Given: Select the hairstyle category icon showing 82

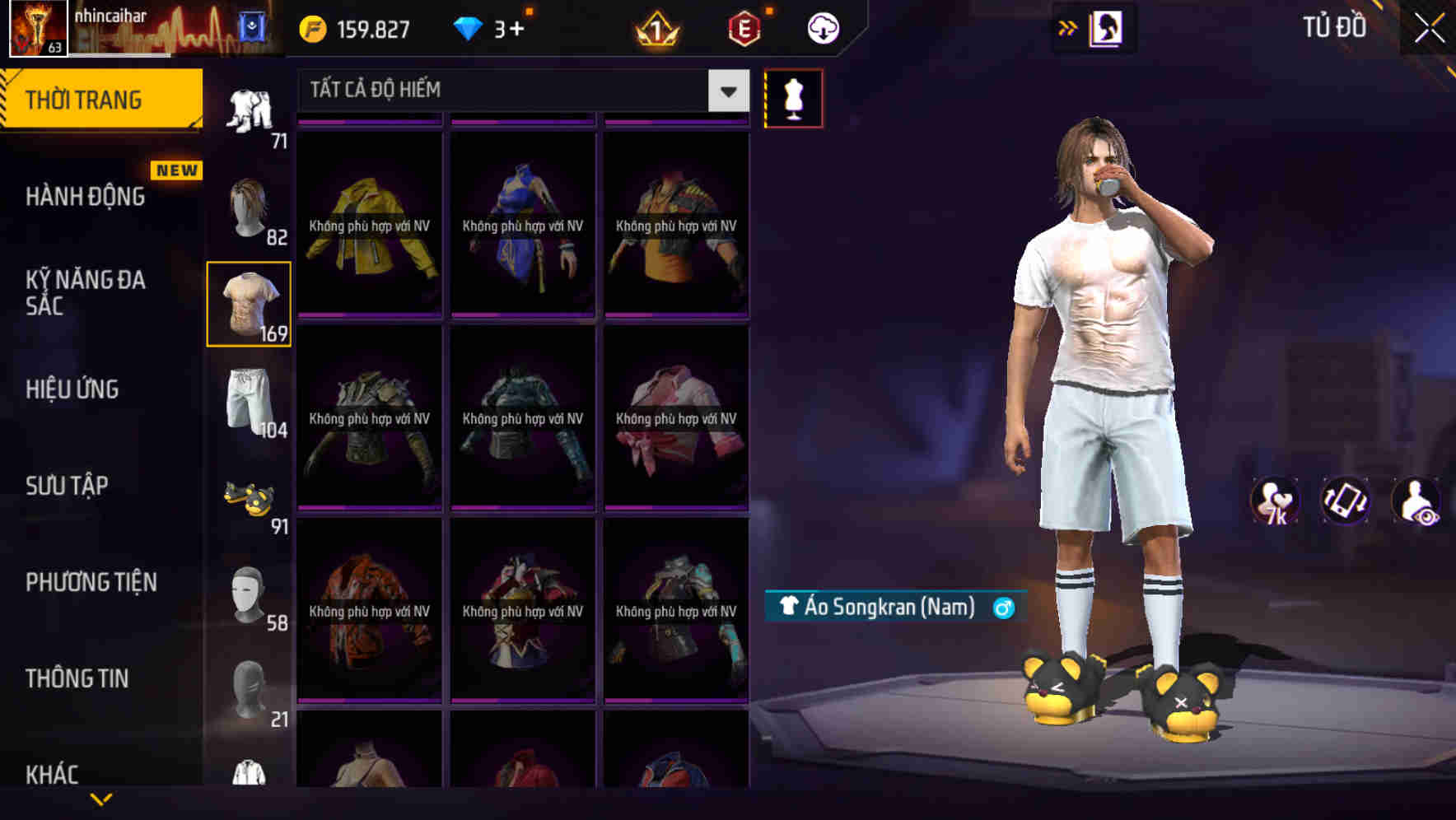Looking at the screenshot, I should [x=250, y=207].
